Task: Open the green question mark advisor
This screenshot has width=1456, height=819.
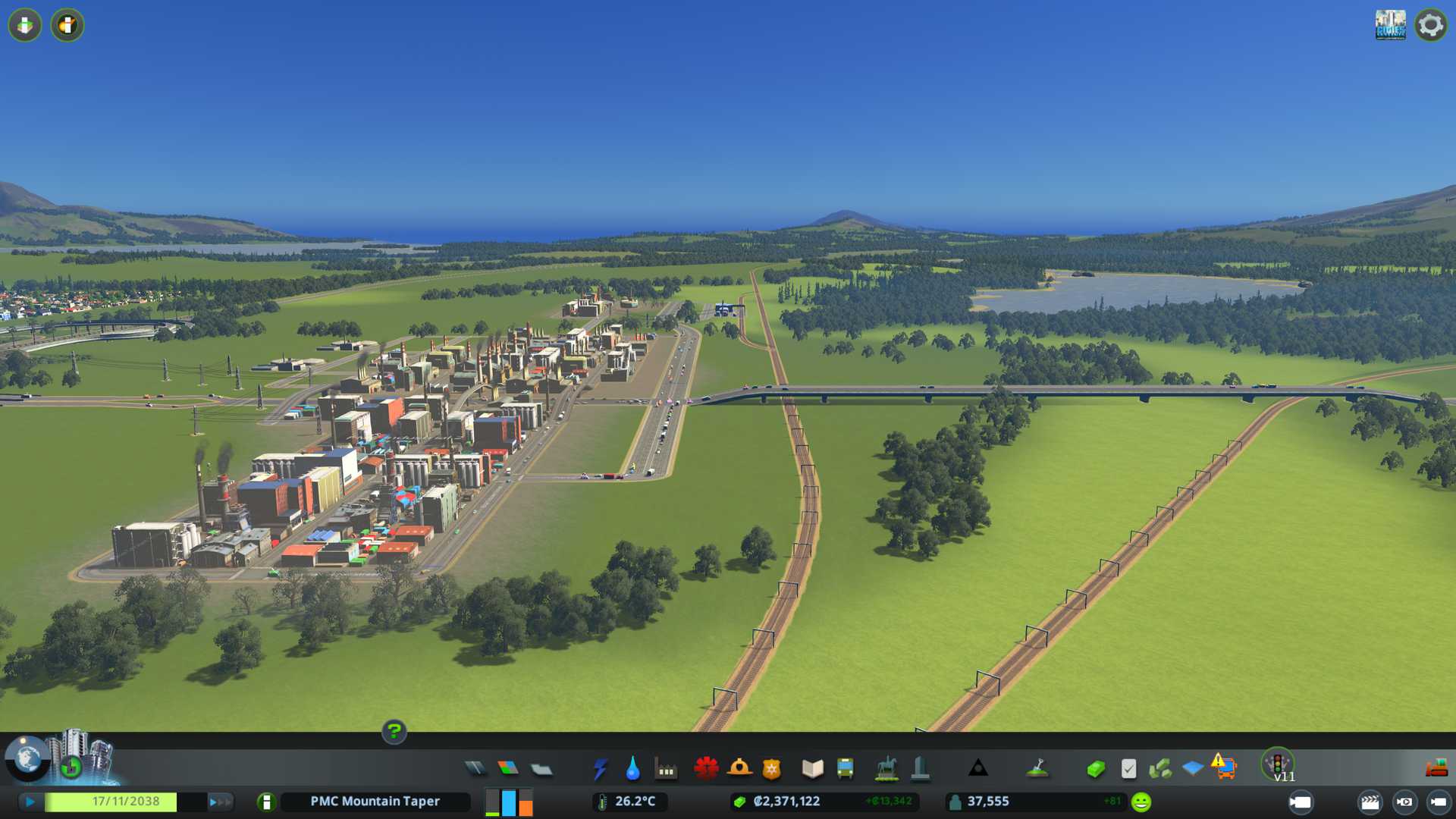Action: coord(394,732)
